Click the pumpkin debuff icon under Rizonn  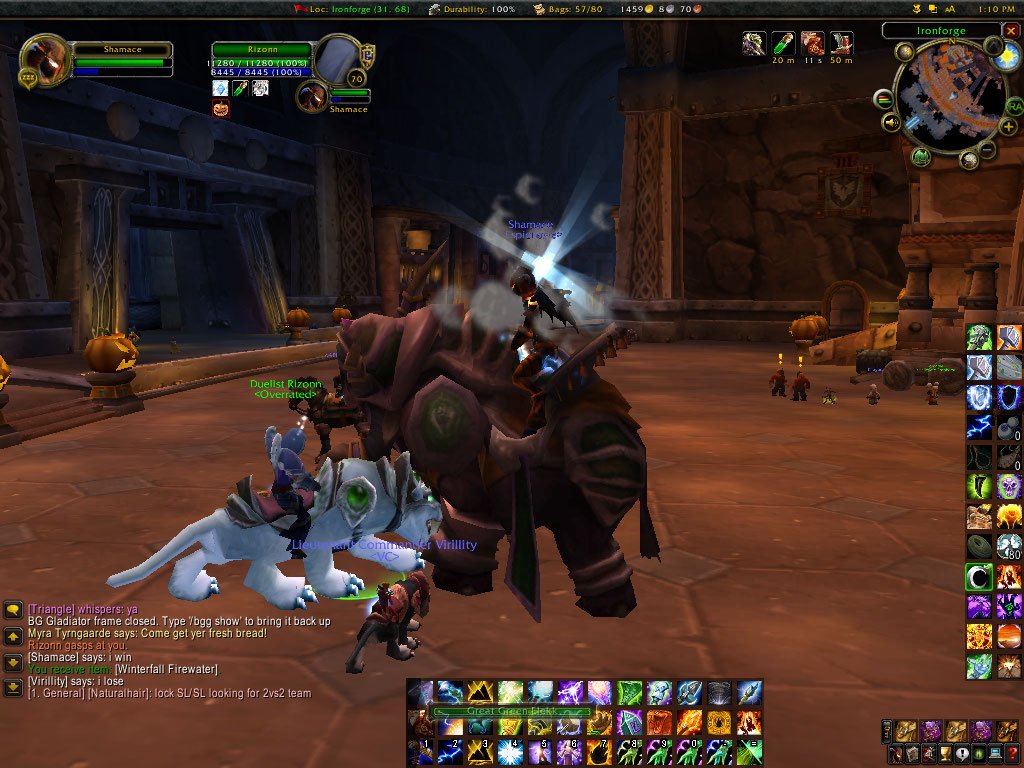point(220,108)
